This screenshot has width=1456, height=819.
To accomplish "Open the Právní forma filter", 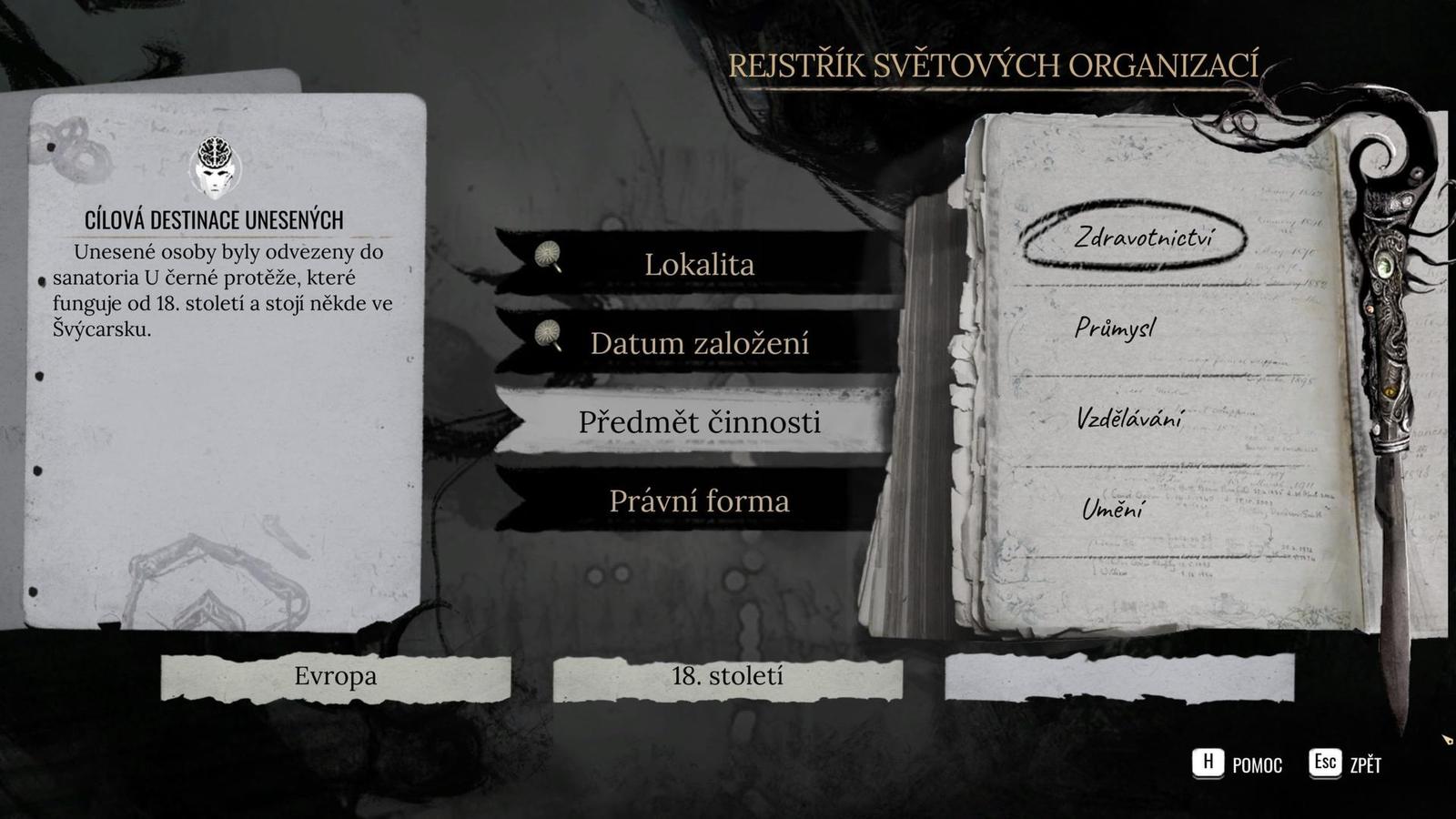I will tap(701, 500).
